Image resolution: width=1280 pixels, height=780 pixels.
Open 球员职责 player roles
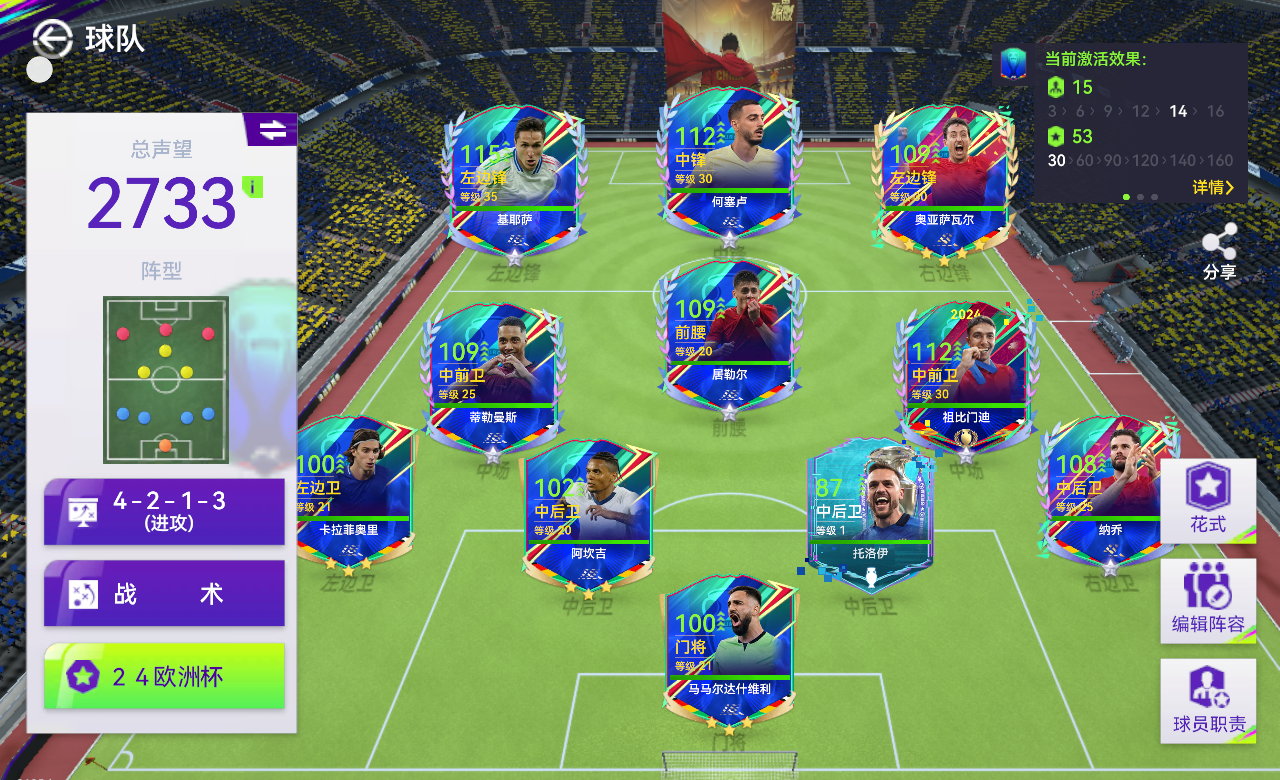coord(1208,700)
